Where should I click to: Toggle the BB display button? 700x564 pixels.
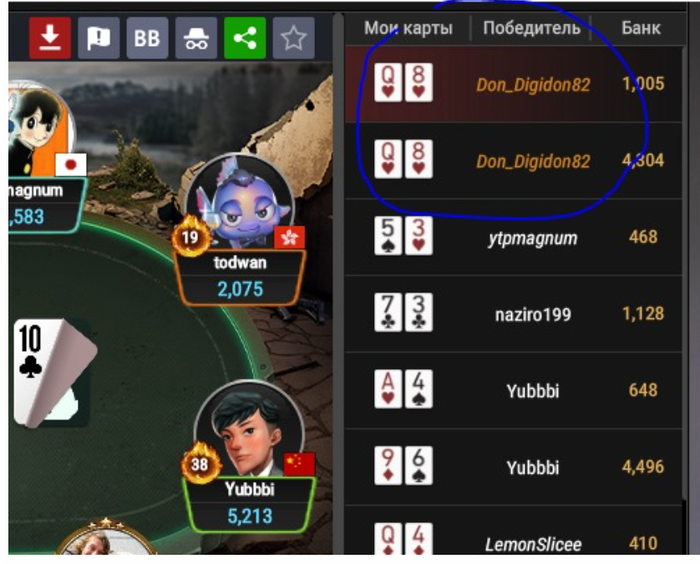click(147, 38)
